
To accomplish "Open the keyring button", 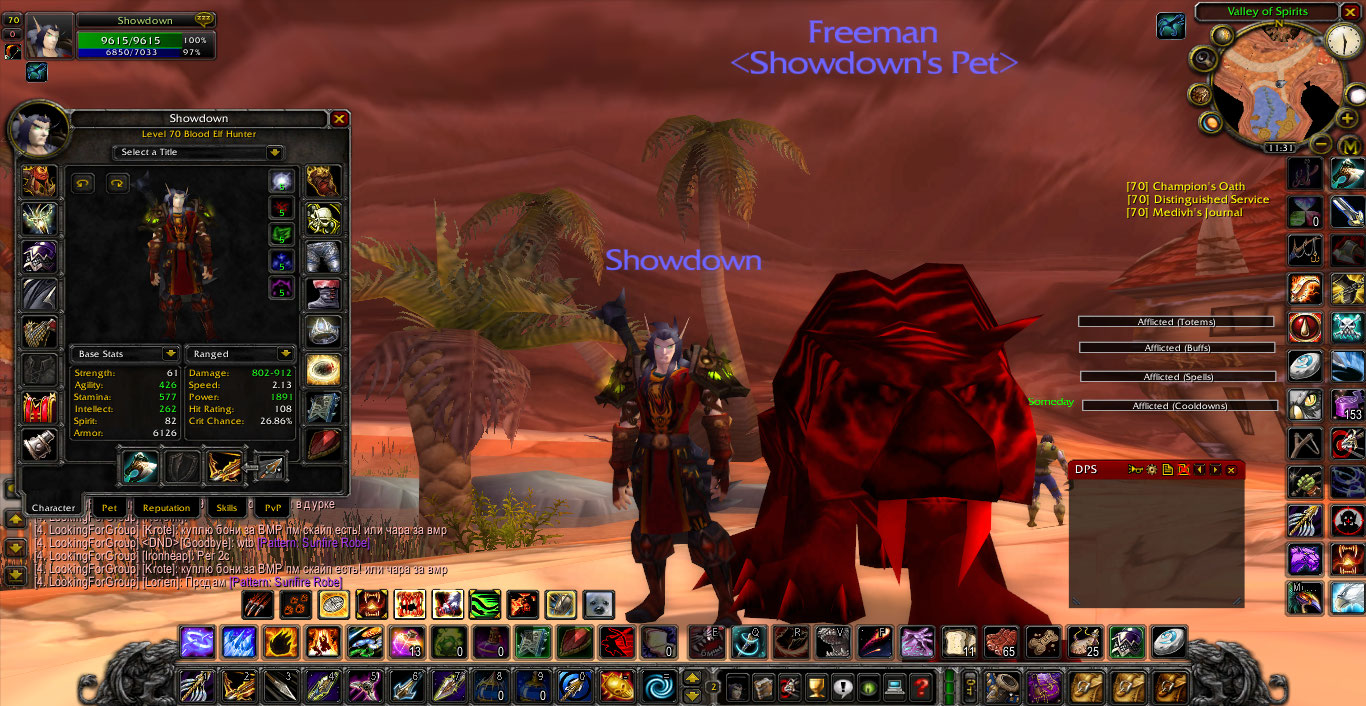I will [x=969, y=687].
